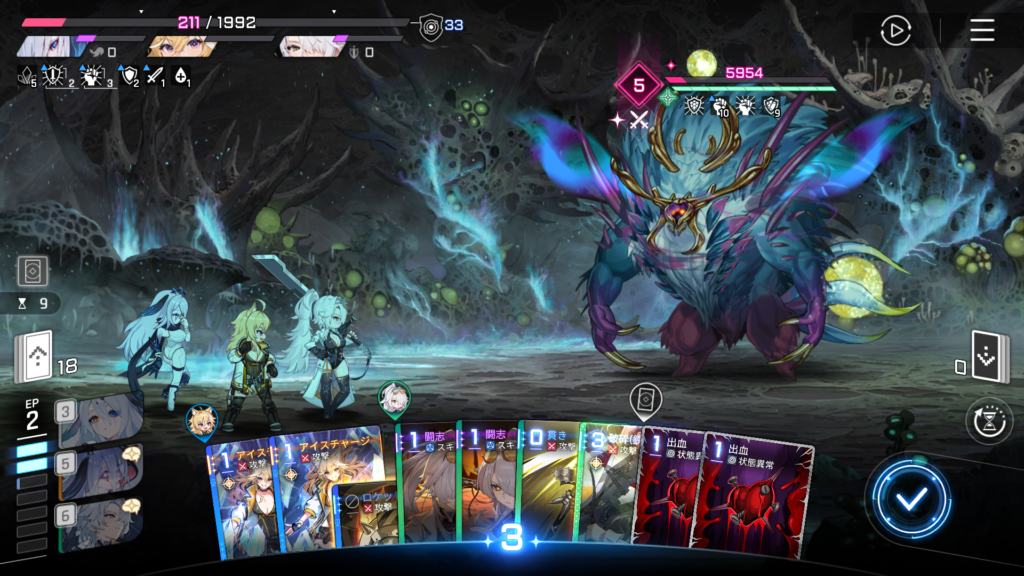View the discard pile showing 0
The image size is (1024, 576).
(989, 357)
